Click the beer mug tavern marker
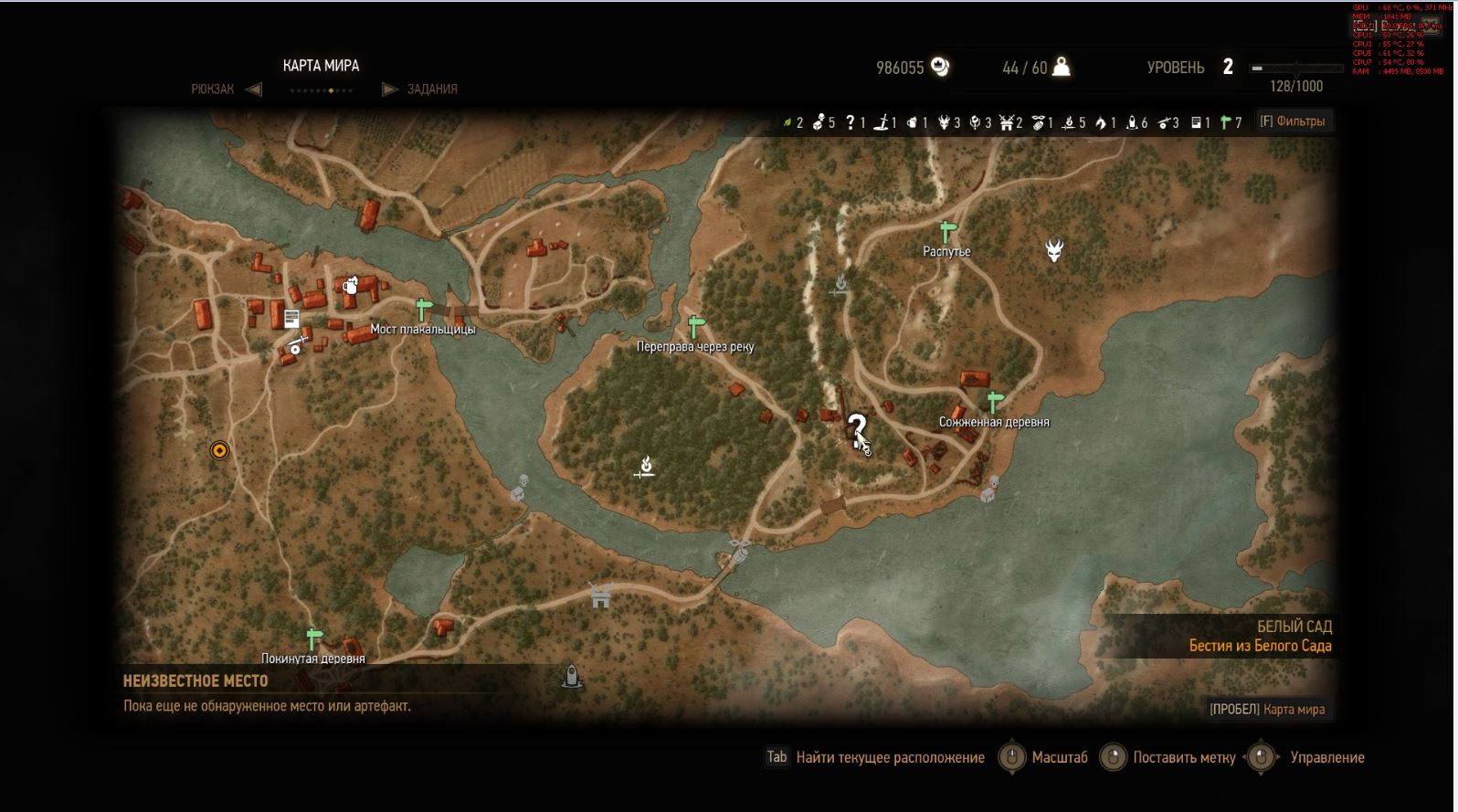 (x=350, y=286)
